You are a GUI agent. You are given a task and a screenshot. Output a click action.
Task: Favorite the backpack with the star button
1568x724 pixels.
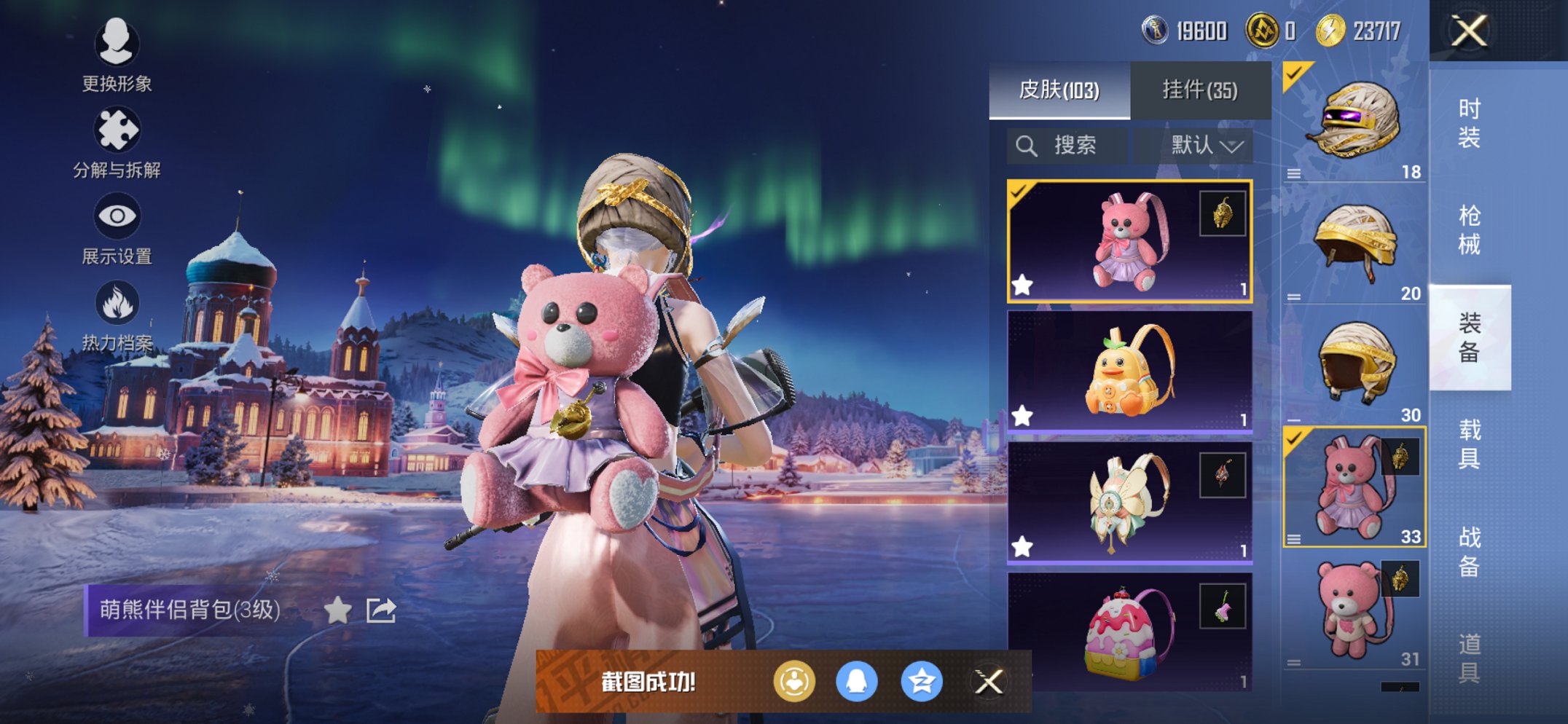coord(337,610)
